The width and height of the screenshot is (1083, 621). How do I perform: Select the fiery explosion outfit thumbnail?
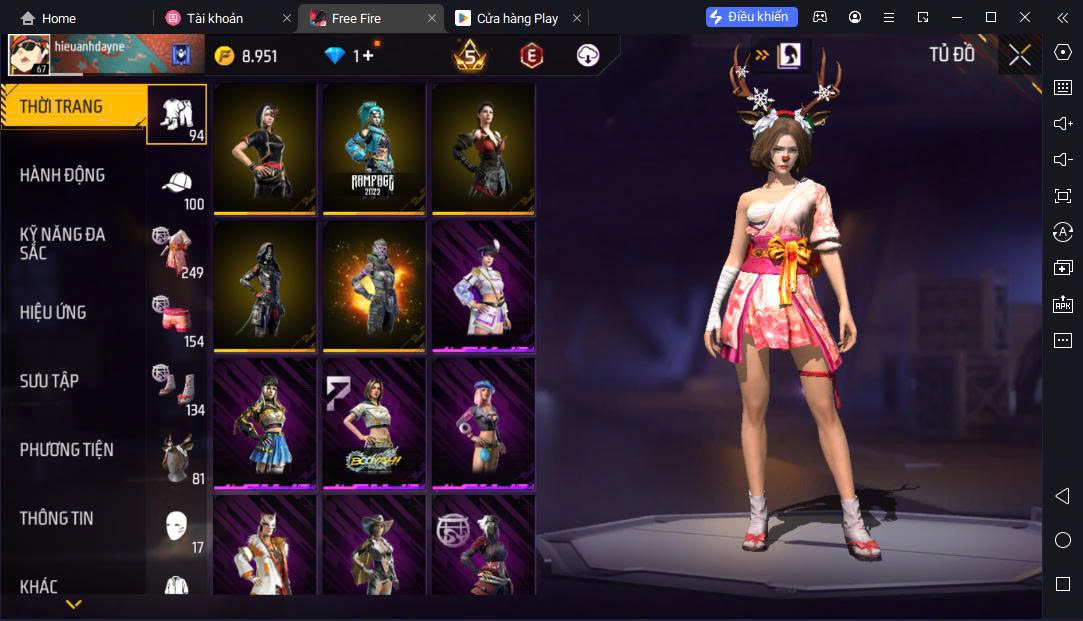coord(374,286)
